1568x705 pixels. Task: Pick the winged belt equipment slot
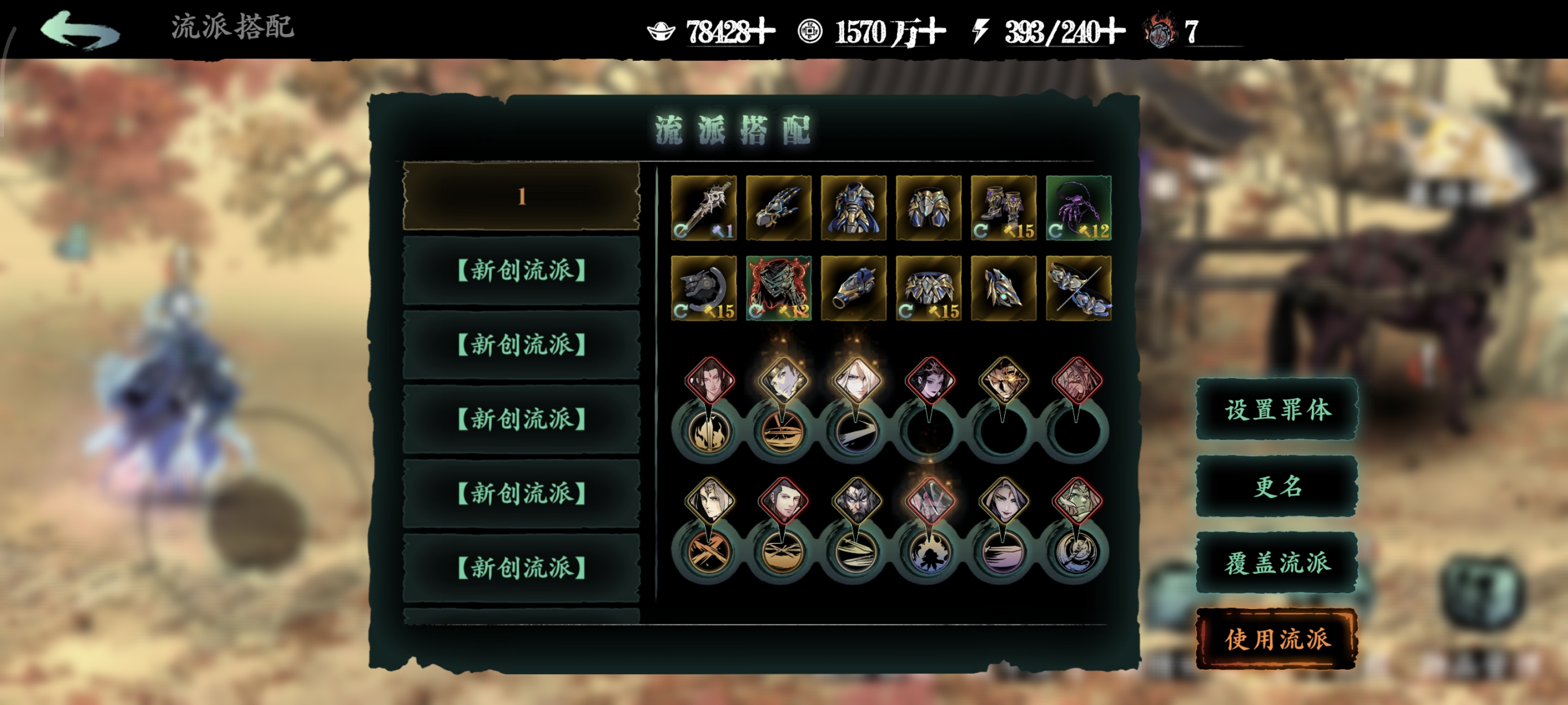tap(929, 288)
